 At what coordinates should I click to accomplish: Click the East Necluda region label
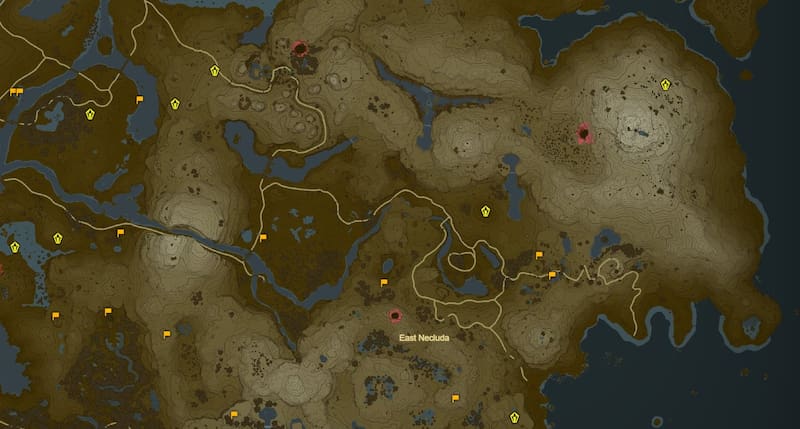tap(424, 338)
